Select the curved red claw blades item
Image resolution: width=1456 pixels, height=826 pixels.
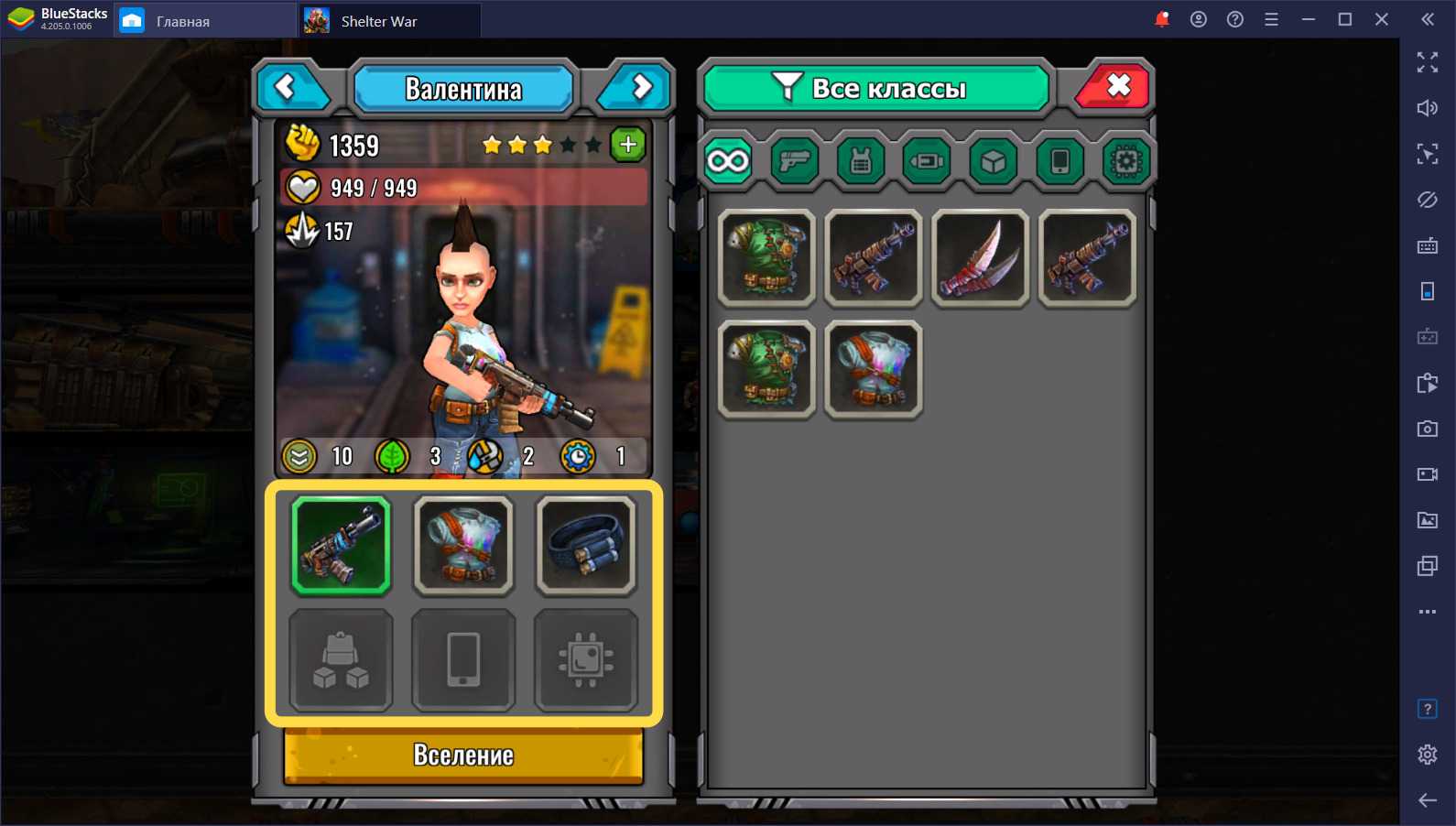[x=980, y=258]
